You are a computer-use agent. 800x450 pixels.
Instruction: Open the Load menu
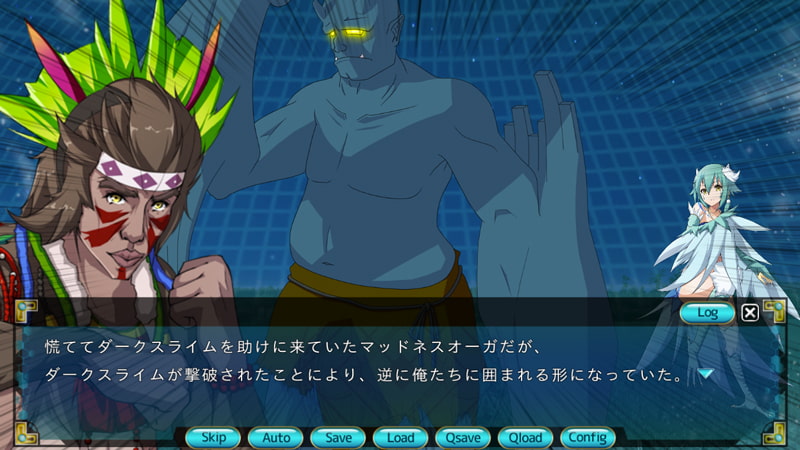click(x=400, y=437)
